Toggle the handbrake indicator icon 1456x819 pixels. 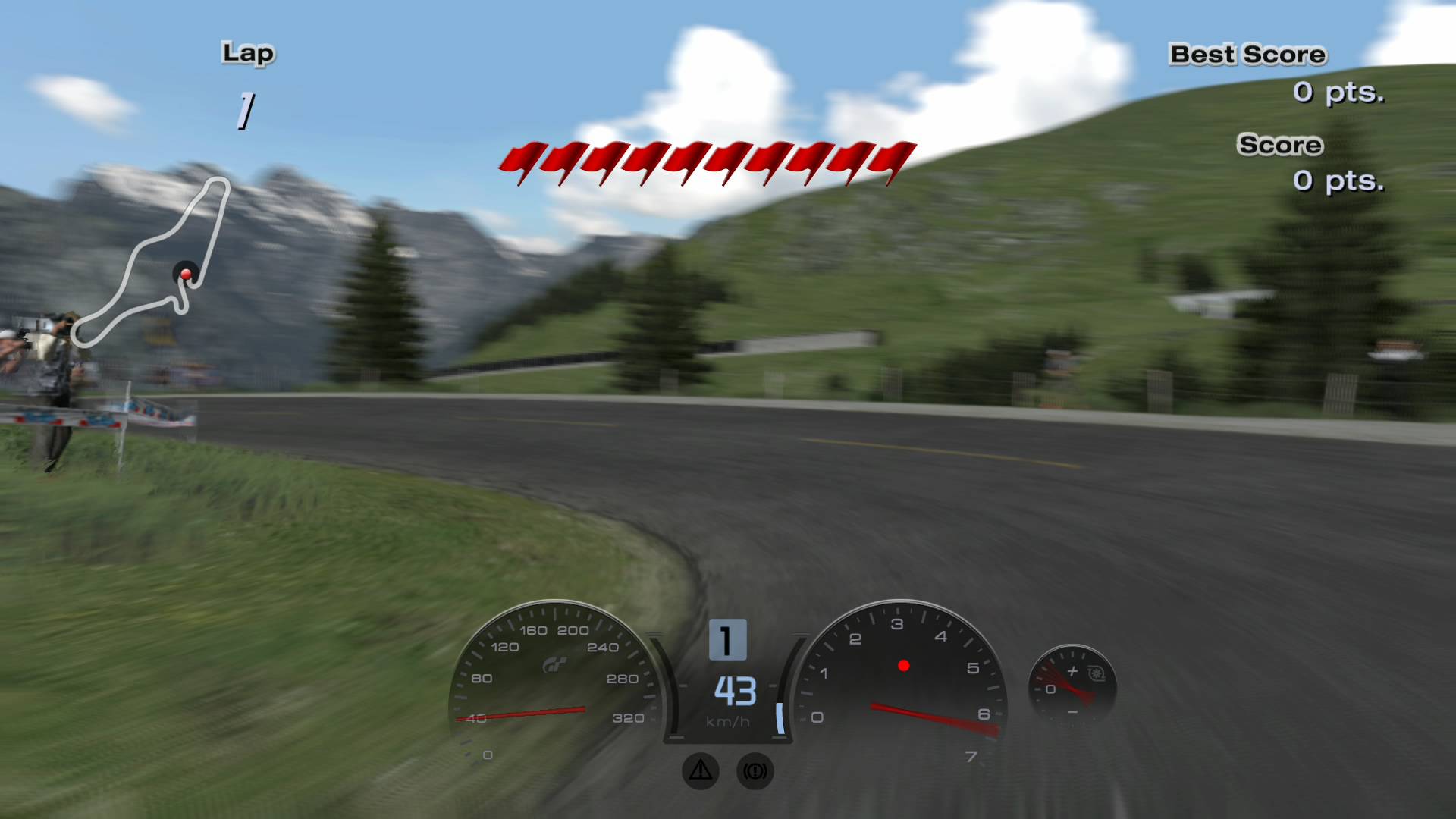(x=755, y=771)
